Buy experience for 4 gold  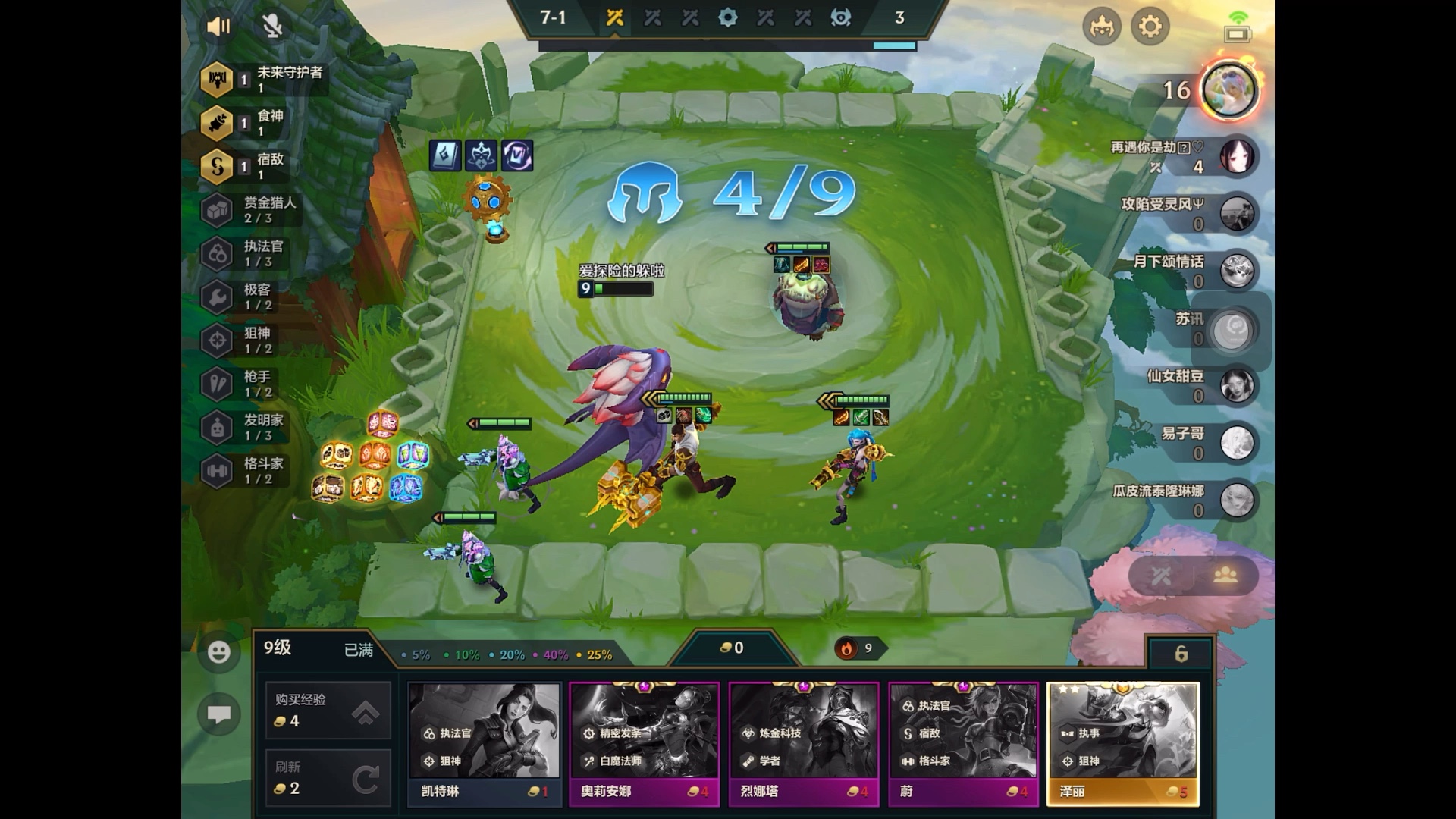(x=328, y=710)
